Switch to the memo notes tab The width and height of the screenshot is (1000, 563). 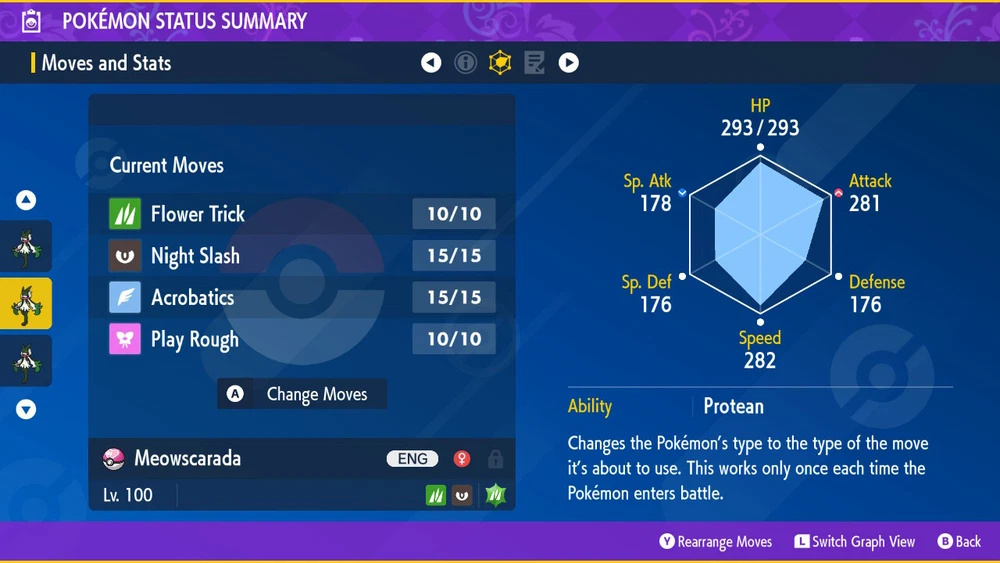534,63
